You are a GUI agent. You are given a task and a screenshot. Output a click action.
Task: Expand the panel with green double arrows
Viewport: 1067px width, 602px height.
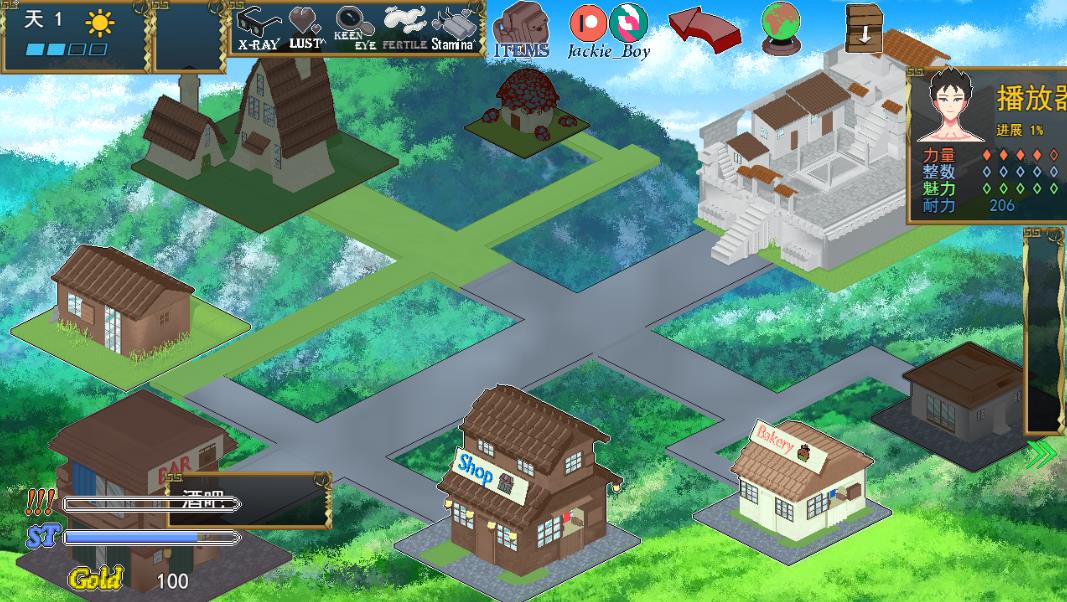click(x=1041, y=454)
